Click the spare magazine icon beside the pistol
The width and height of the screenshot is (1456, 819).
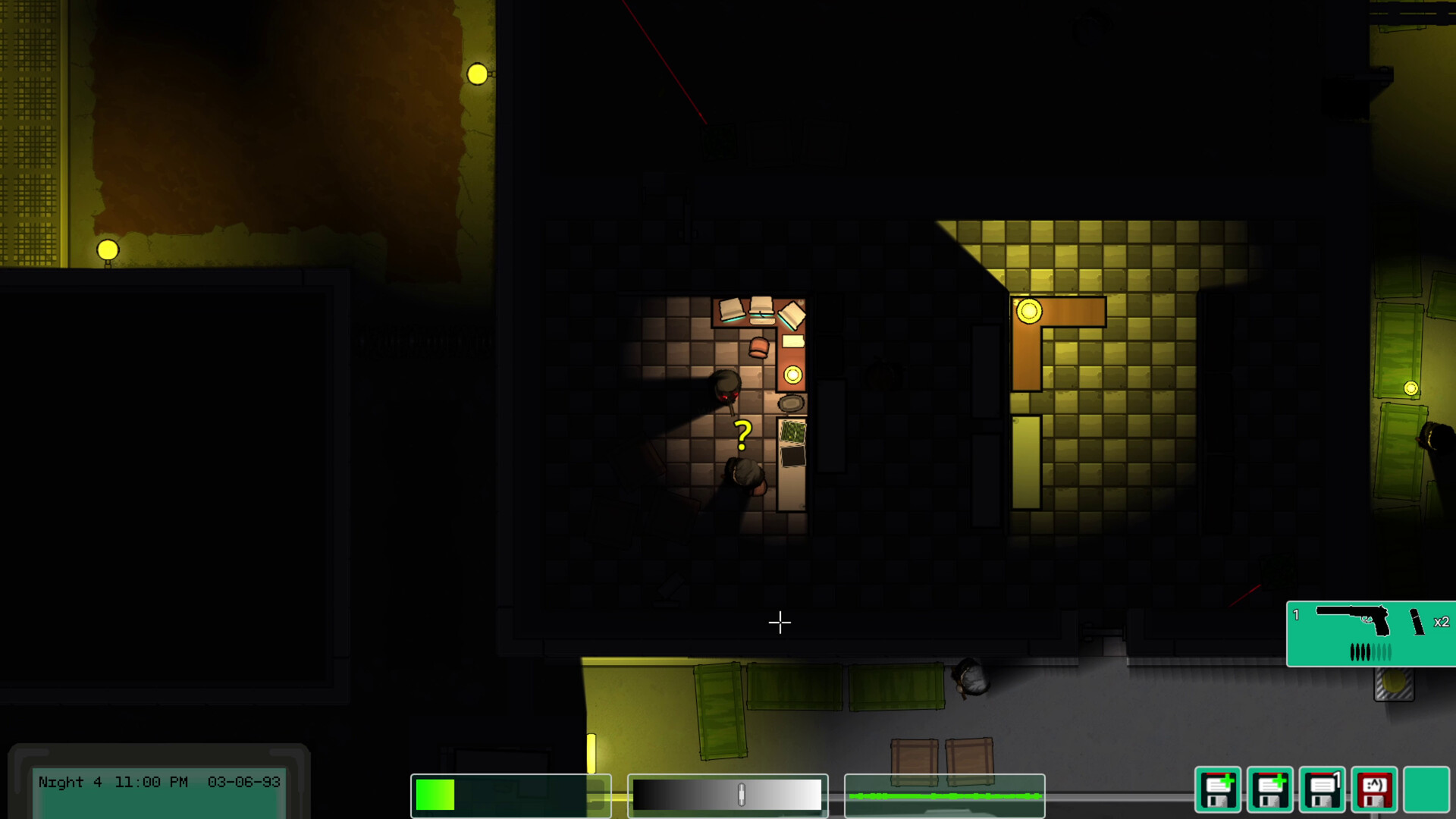pyautogui.click(x=1417, y=623)
